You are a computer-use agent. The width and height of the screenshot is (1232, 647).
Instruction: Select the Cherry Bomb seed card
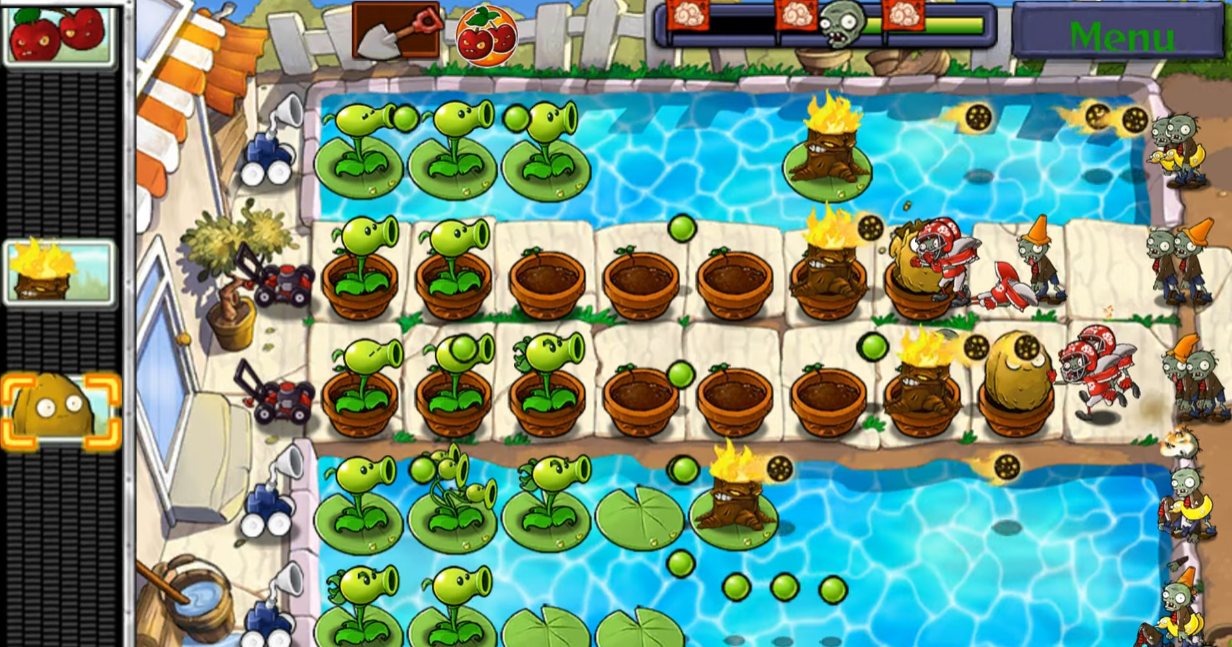59,34
